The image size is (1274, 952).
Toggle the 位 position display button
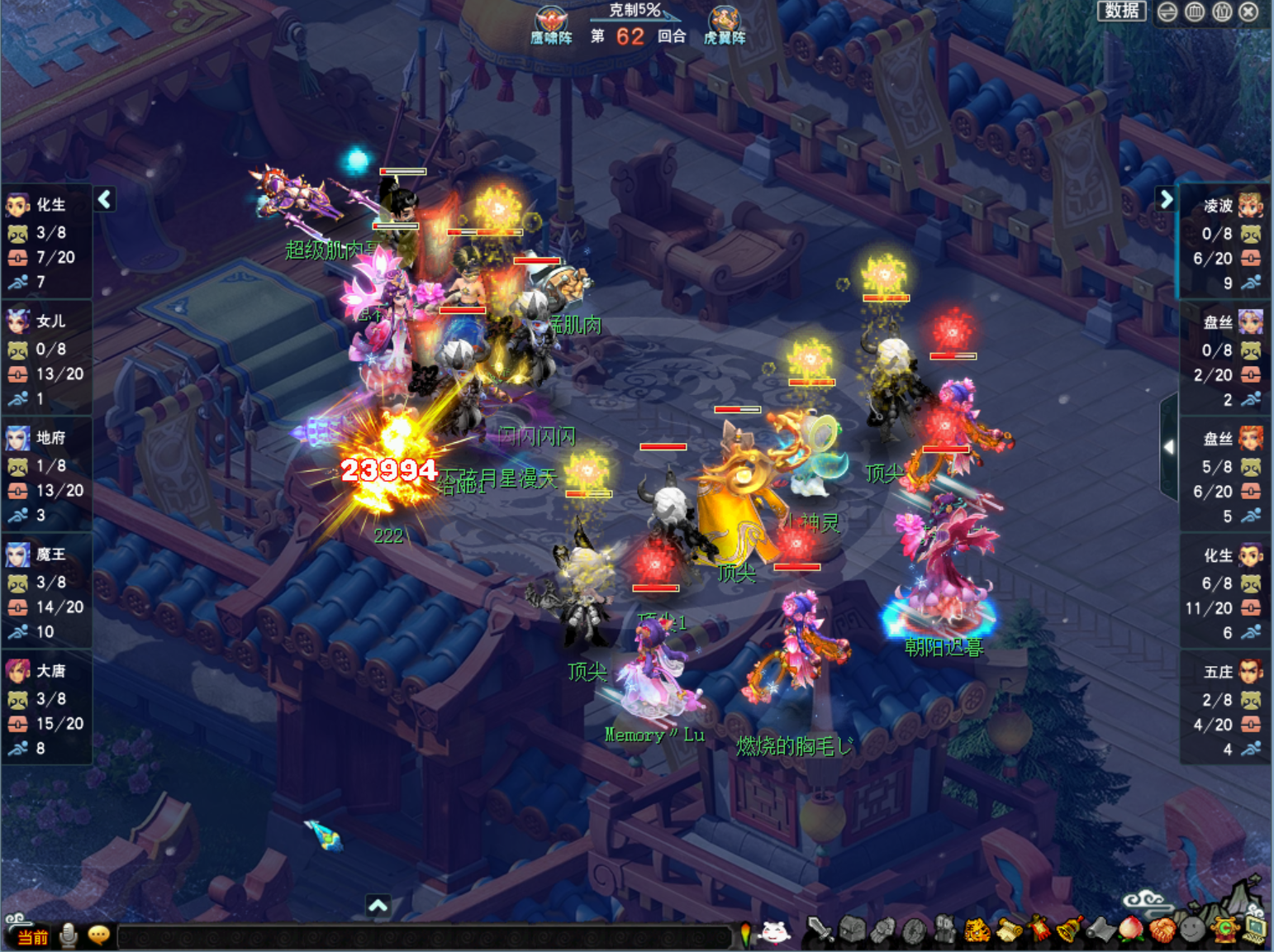coord(1222,12)
